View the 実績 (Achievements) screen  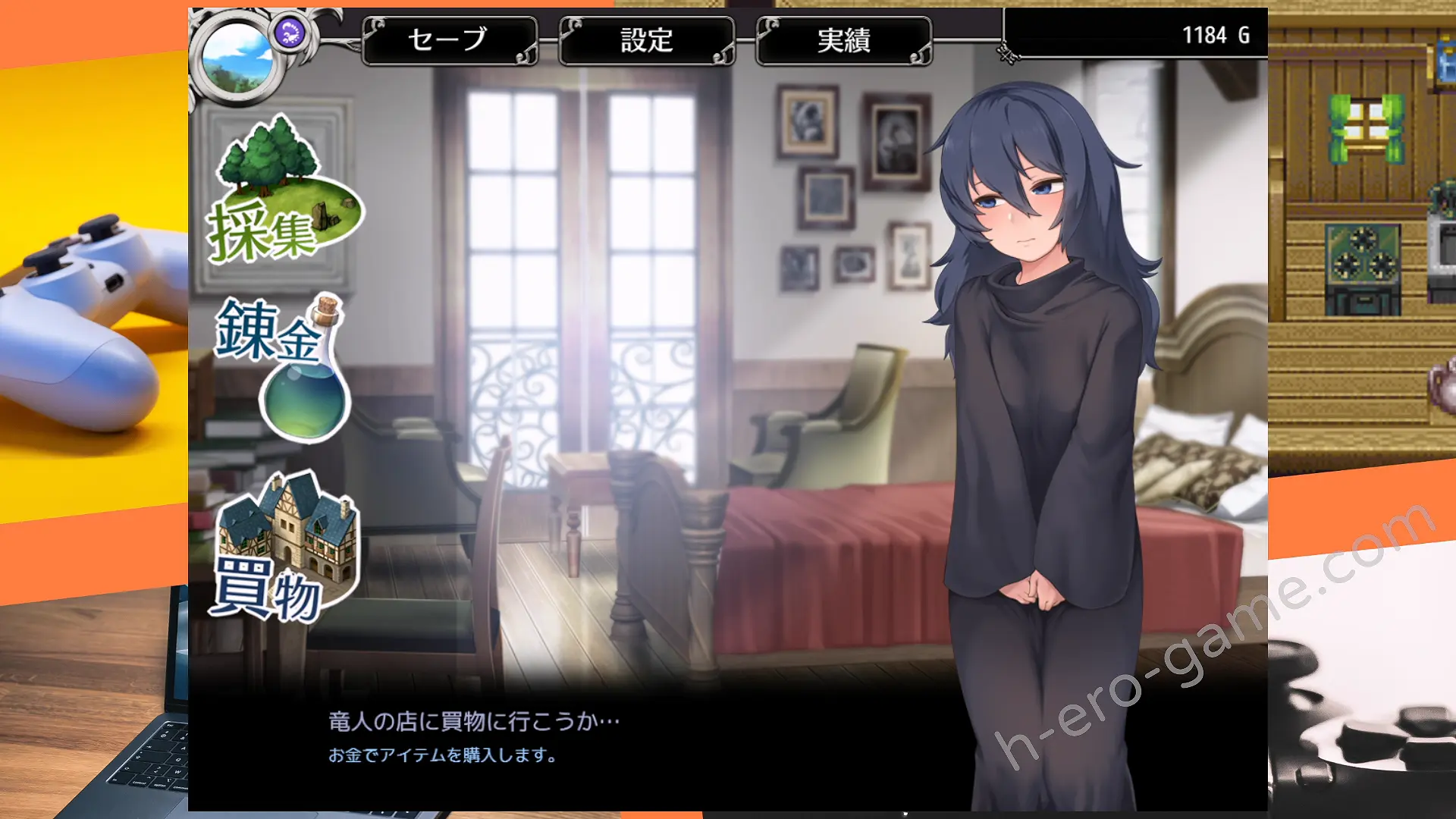pyautogui.click(x=843, y=40)
